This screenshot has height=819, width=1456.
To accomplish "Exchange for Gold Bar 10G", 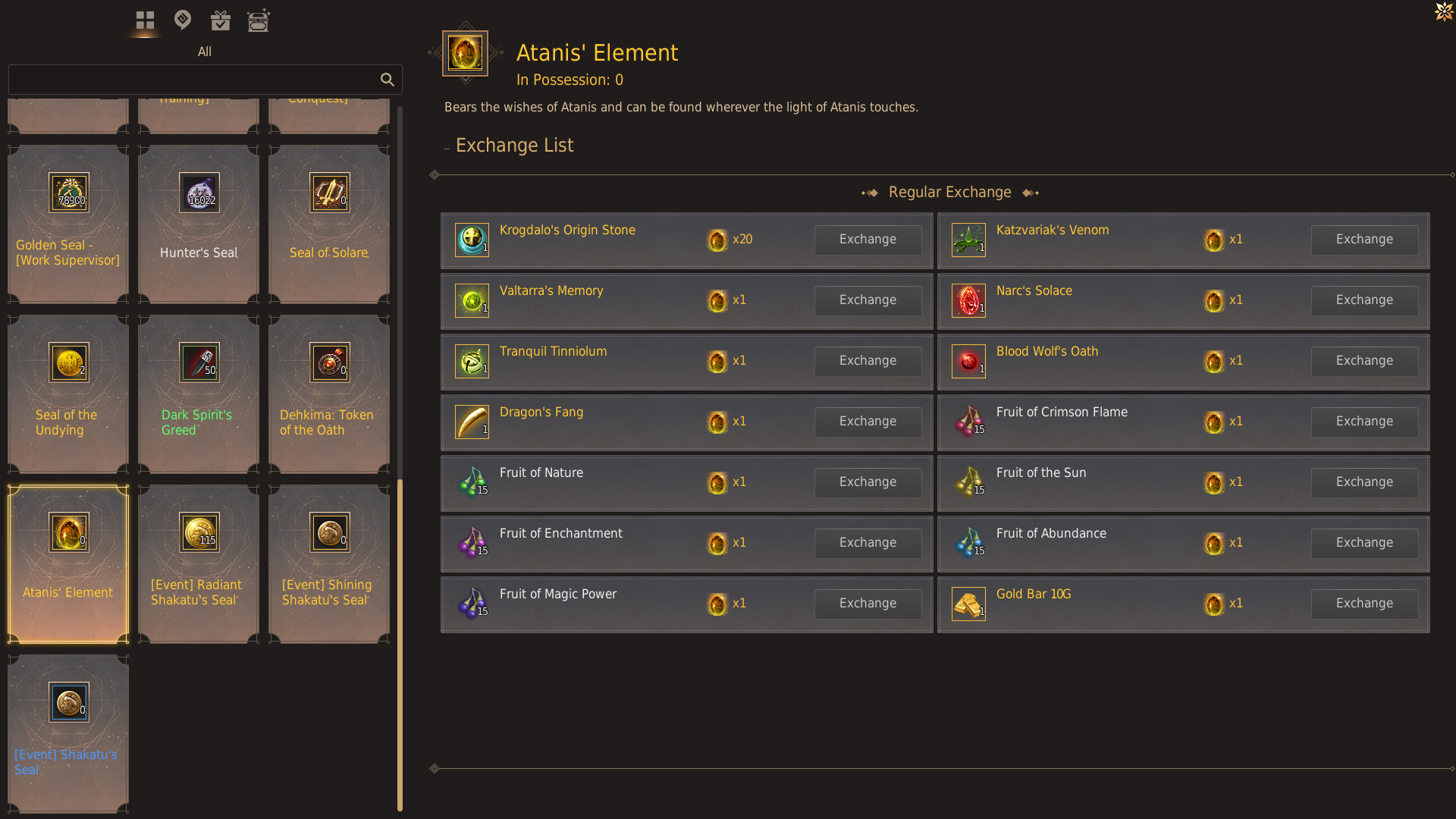I will (x=1363, y=603).
